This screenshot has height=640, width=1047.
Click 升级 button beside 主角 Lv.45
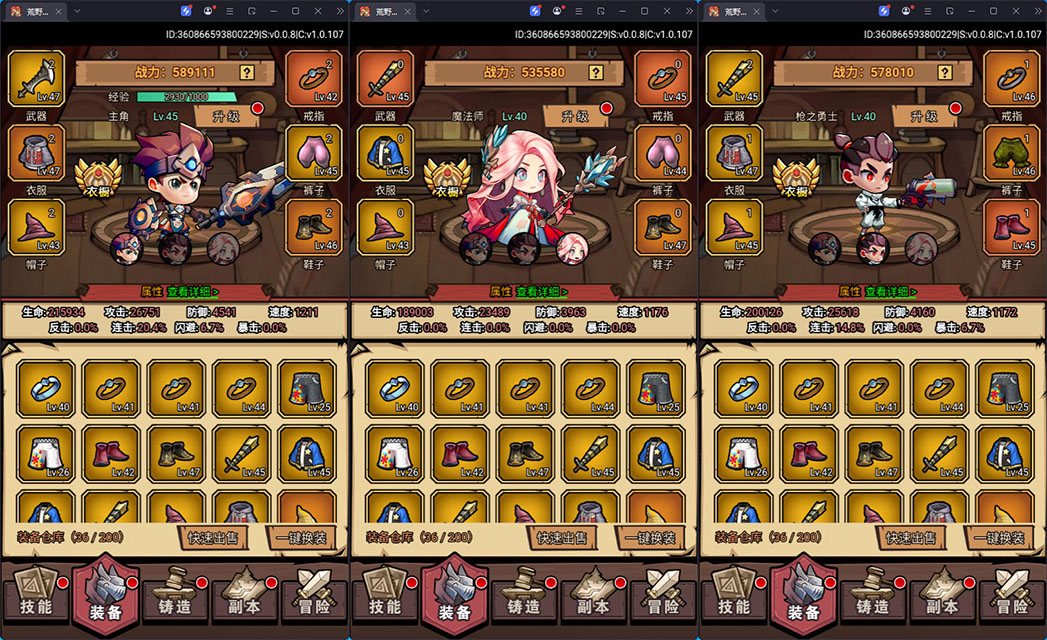[224, 116]
